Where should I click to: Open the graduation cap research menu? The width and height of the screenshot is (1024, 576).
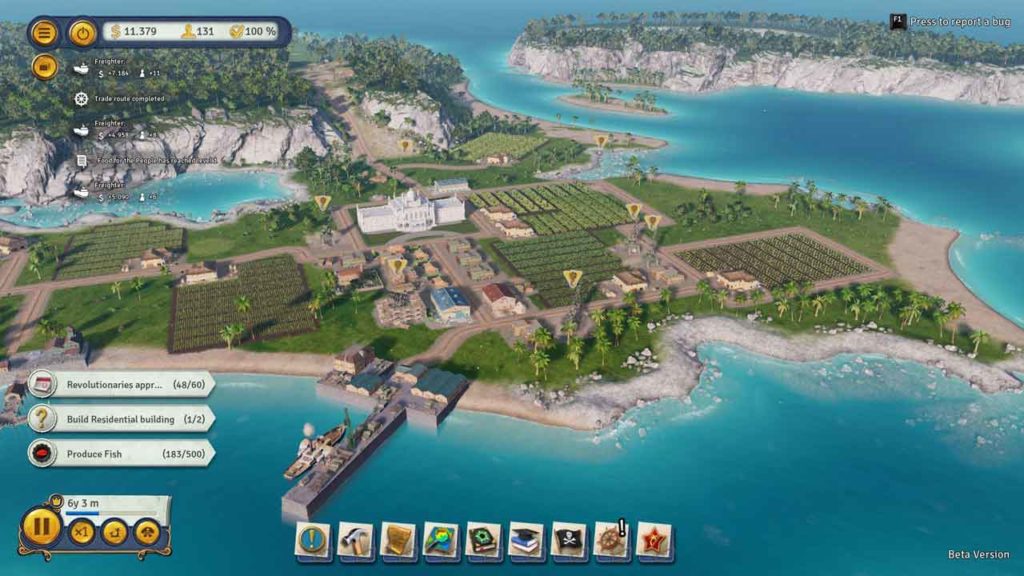(x=527, y=540)
